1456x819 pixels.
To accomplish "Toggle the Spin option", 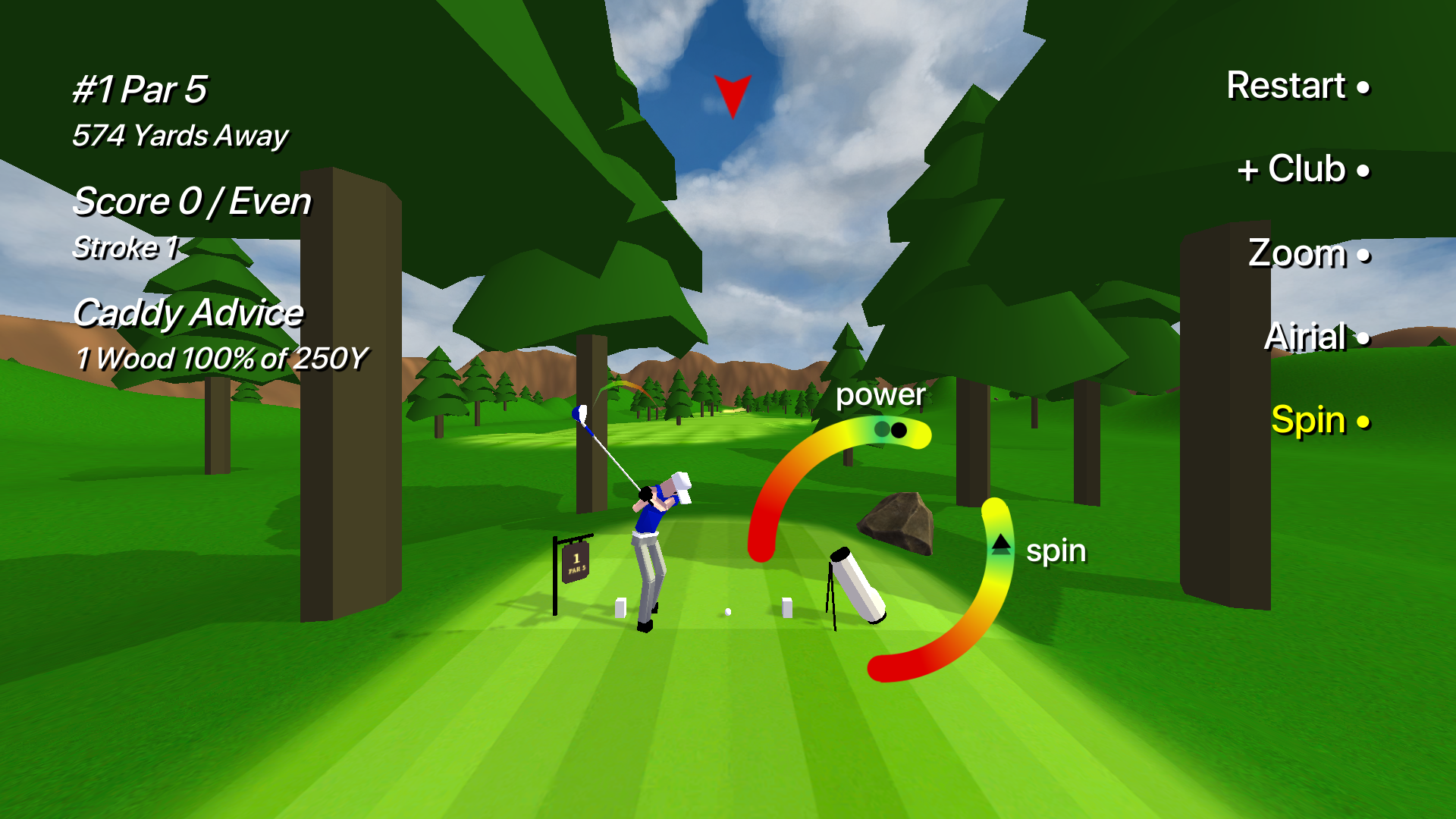I will click(1308, 420).
